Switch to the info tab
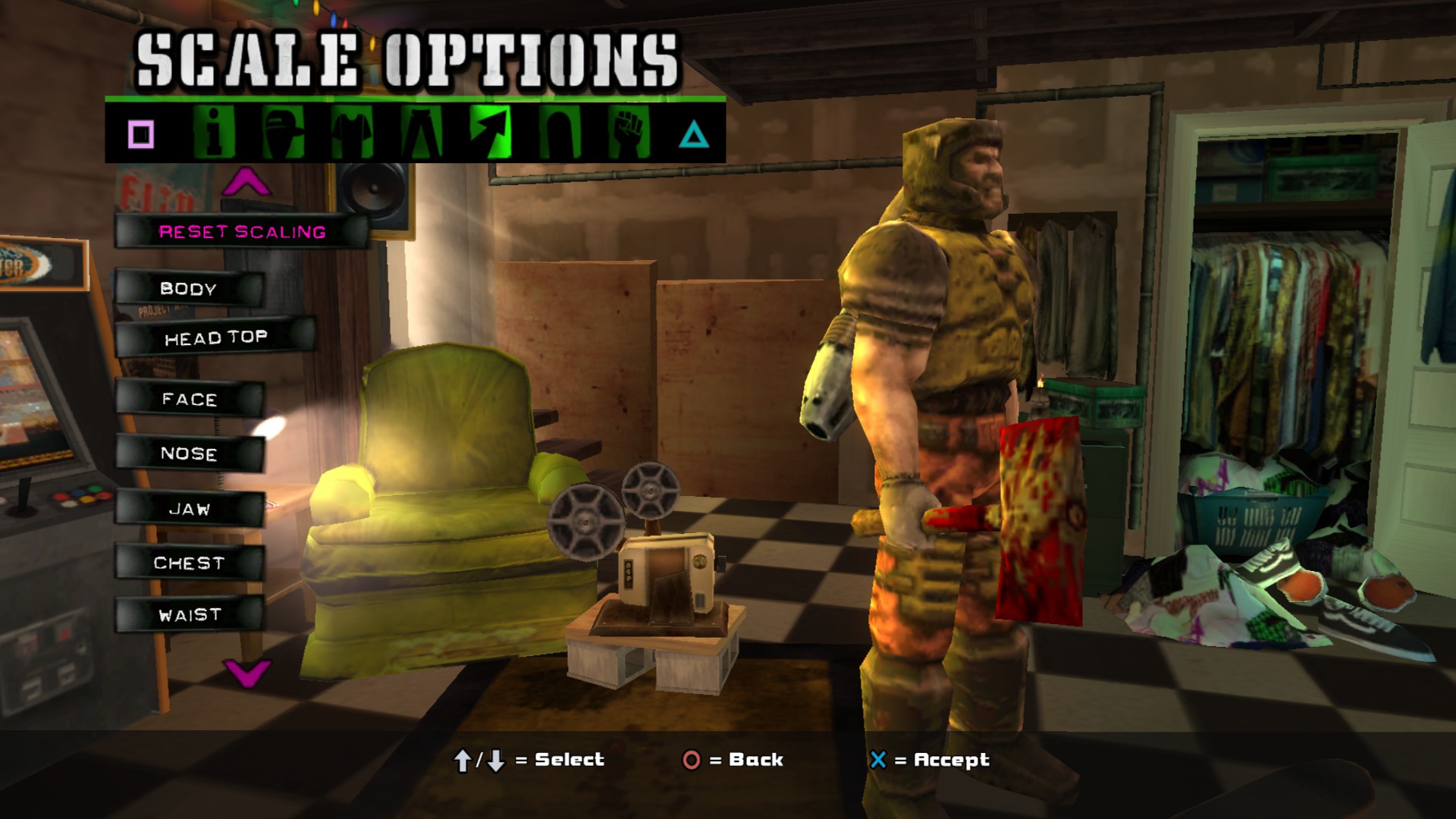Image resolution: width=1456 pixels, height=819 pixels. tap(213, 133)
